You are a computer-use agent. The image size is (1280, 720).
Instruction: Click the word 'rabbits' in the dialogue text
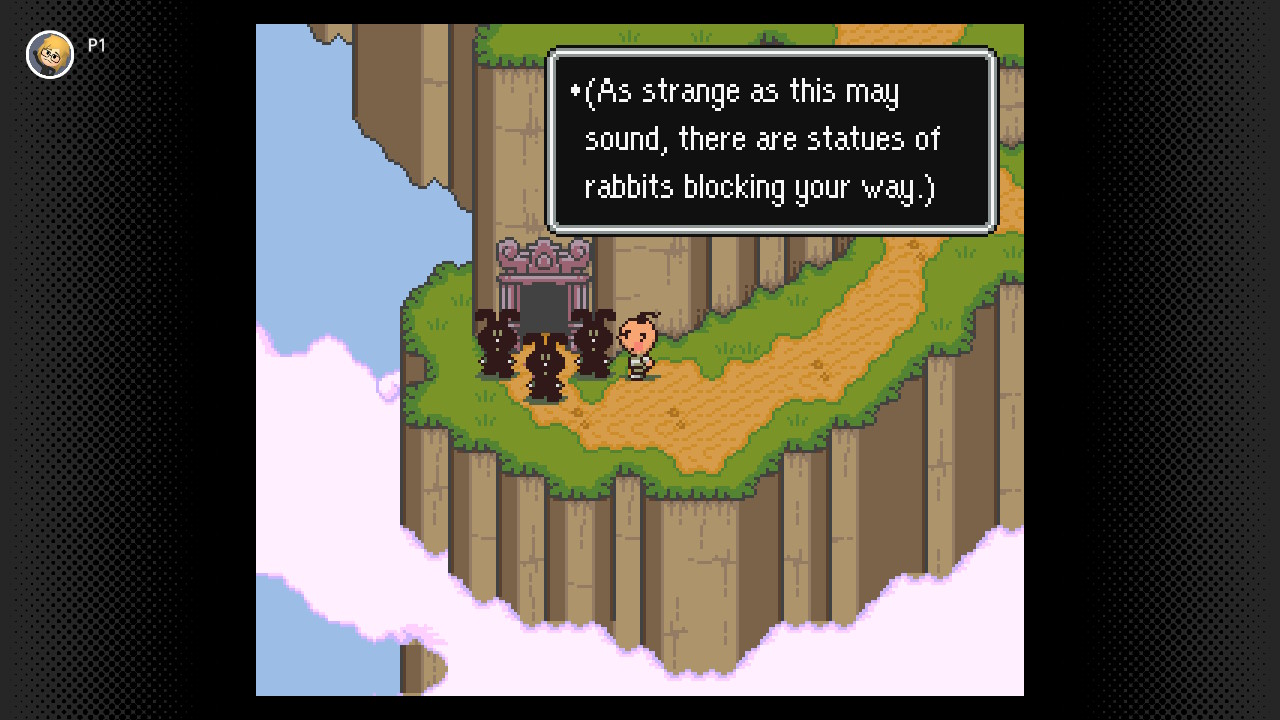point(627,187)
